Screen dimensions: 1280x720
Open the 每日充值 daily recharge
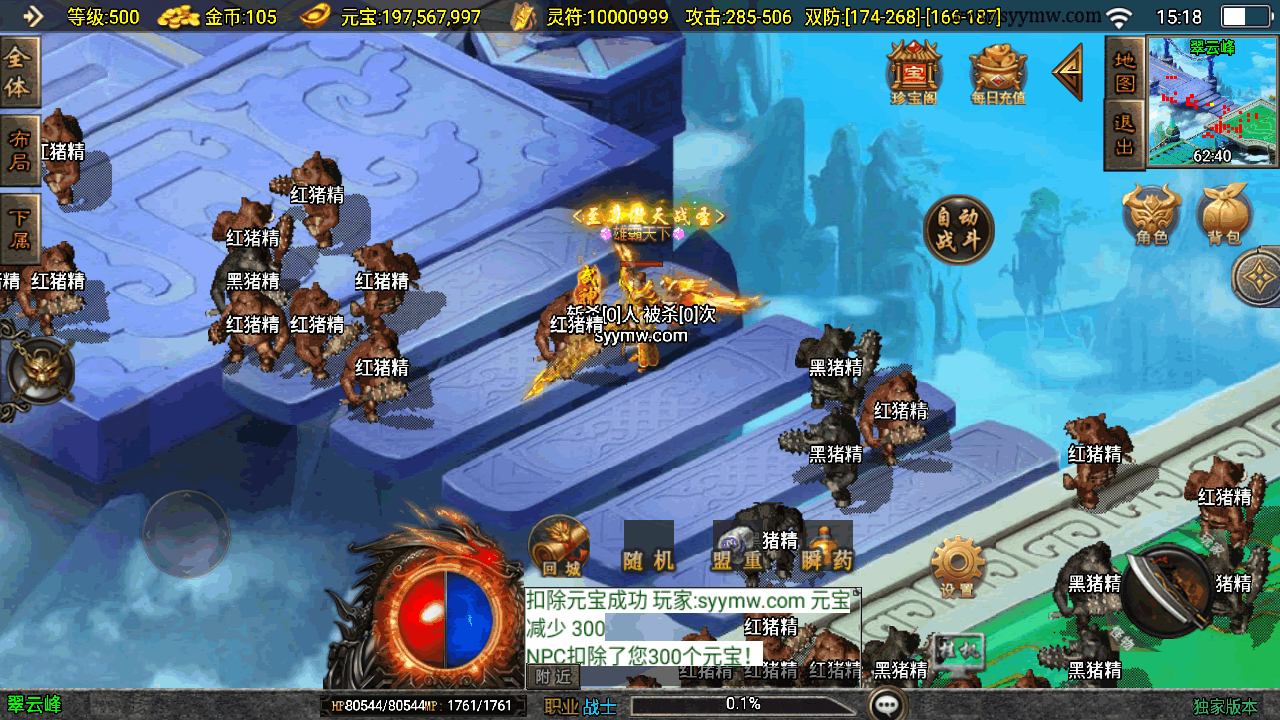(997, 72)
